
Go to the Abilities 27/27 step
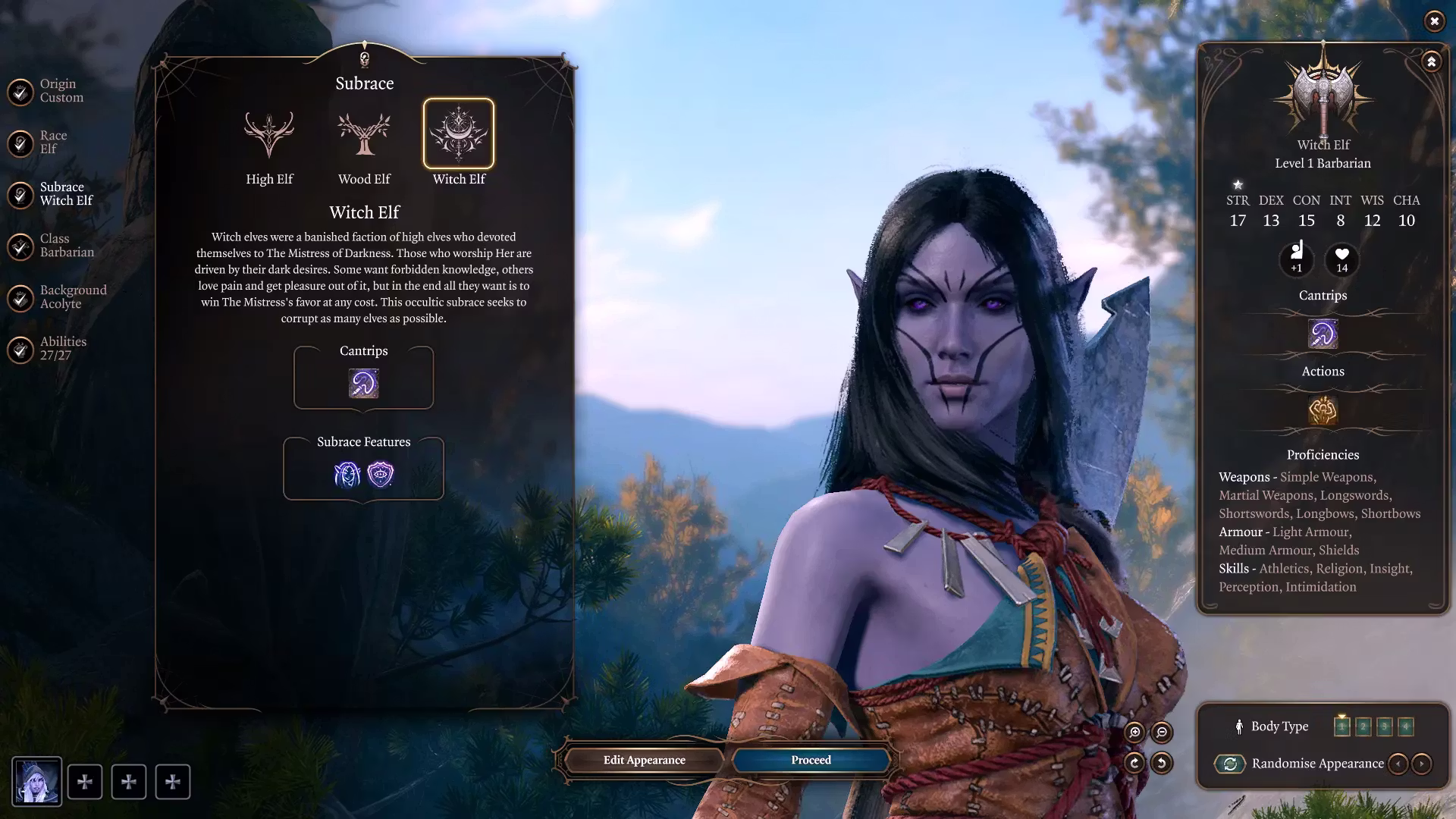(21, 349)
